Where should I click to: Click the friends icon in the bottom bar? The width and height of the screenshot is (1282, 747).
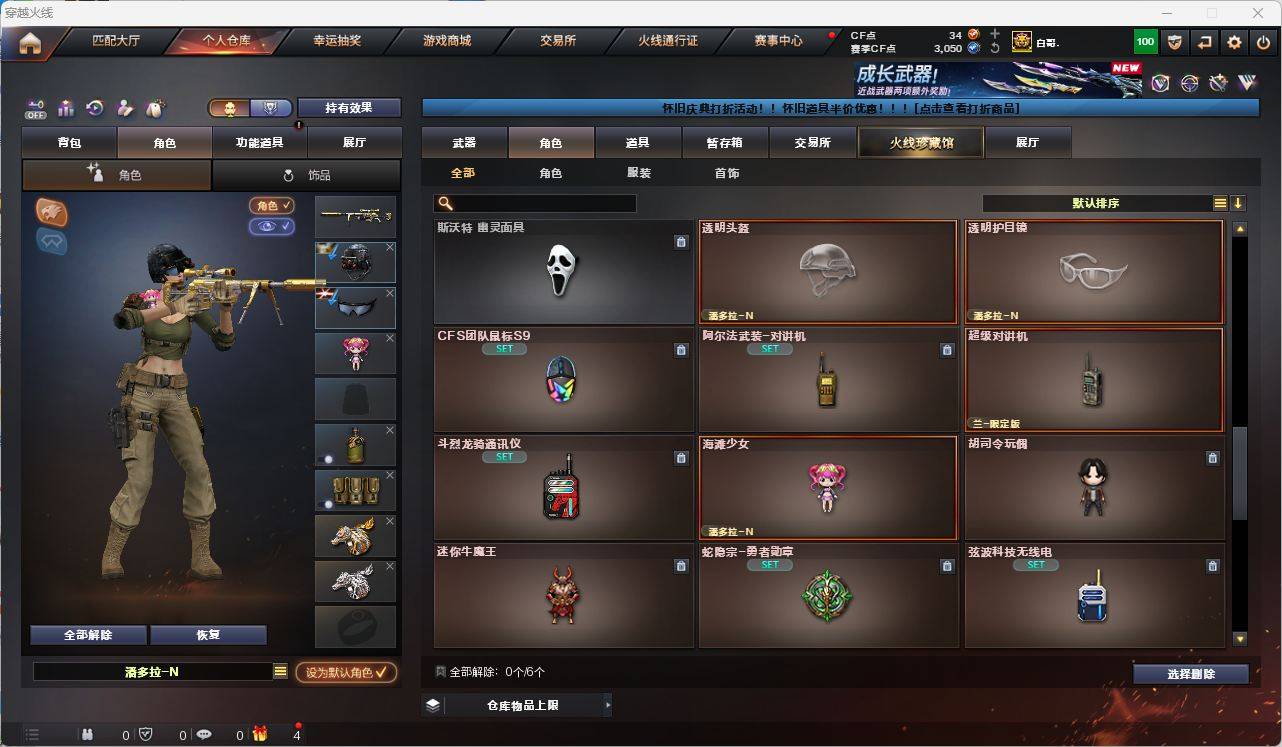coord(88,734)
